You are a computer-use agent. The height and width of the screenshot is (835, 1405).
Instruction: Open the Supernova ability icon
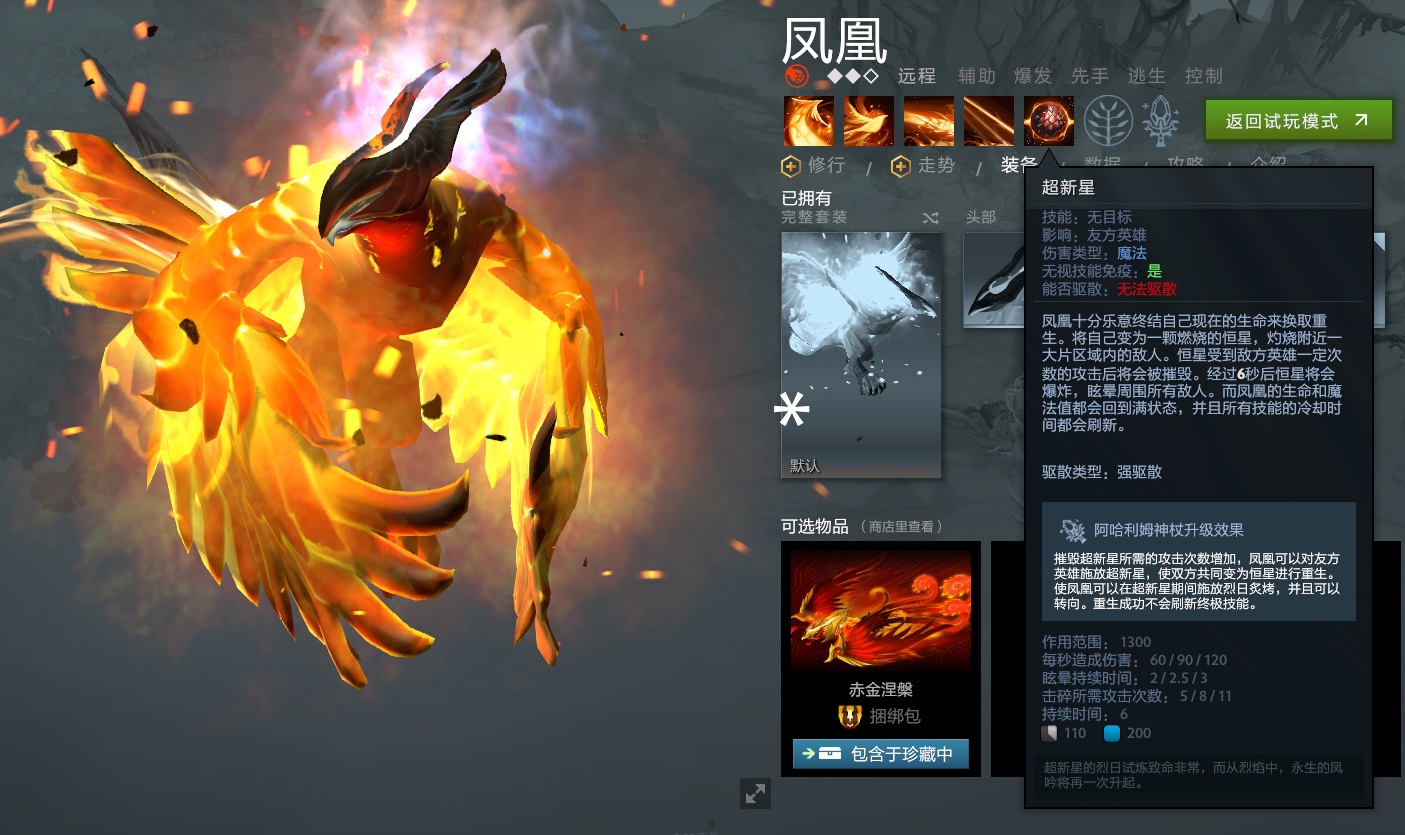[x=1048, y=120]
